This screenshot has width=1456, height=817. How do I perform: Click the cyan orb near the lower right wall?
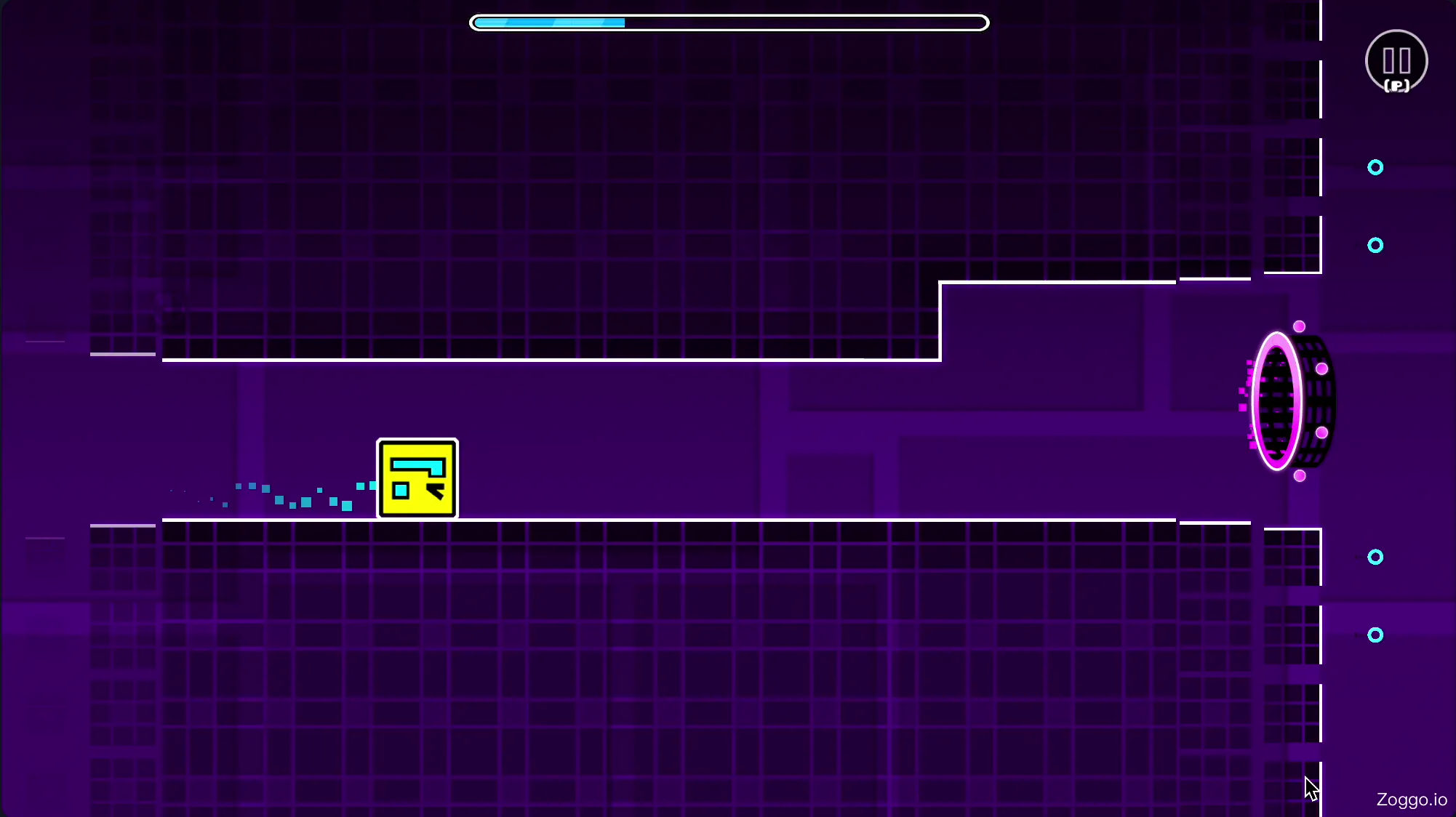click(x=1375, y=558)
